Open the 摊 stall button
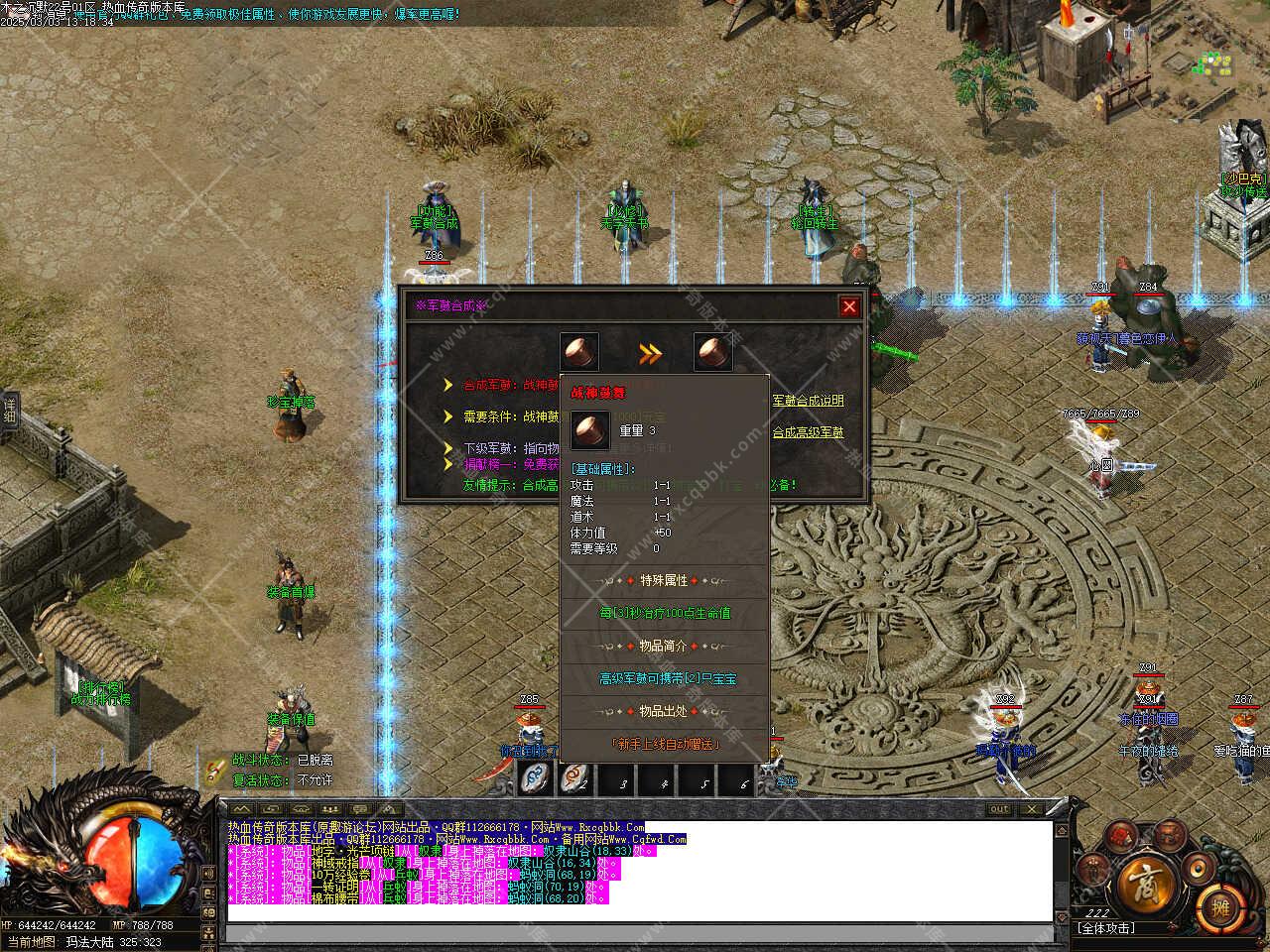 click(x=1219, y=904)
